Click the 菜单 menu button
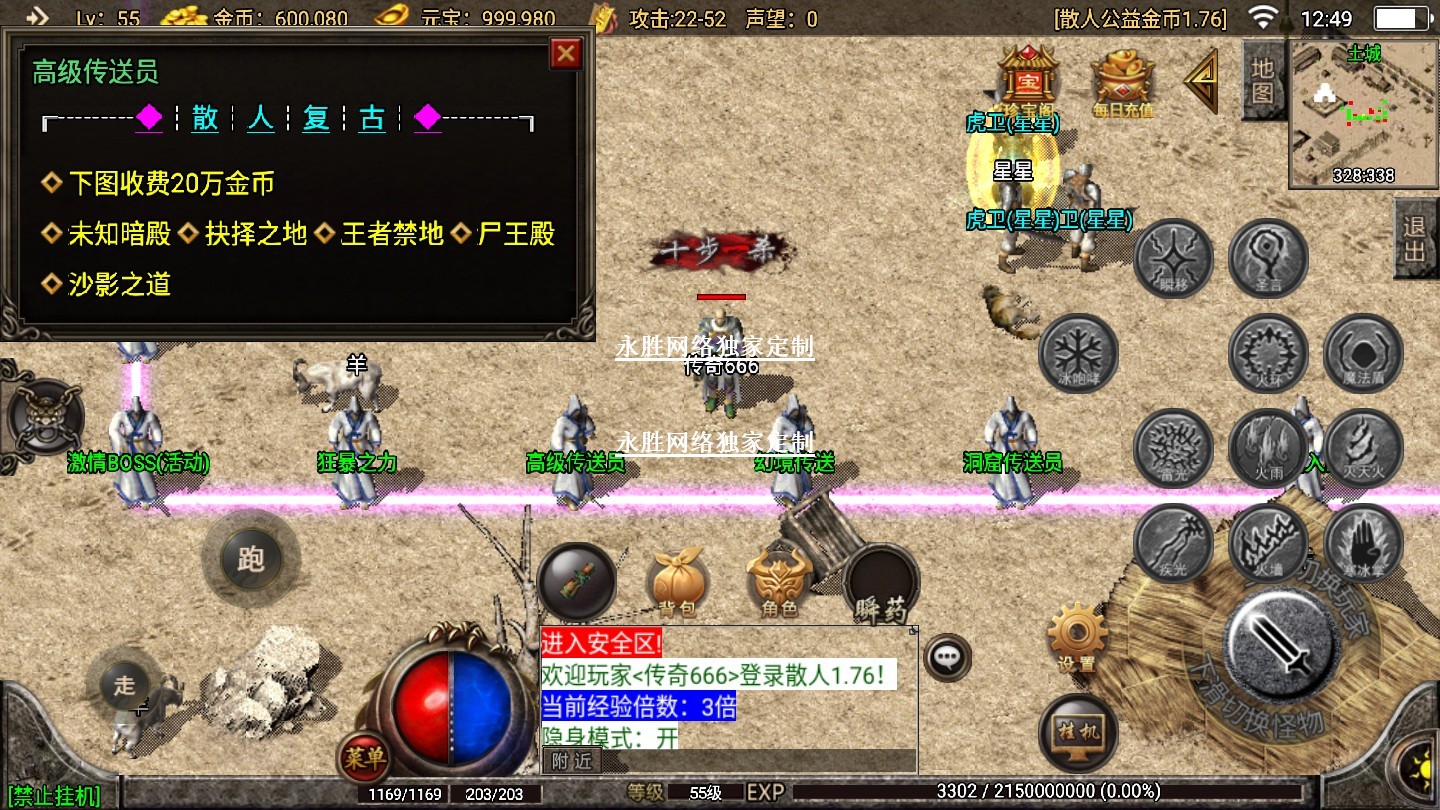 [363, 759]
